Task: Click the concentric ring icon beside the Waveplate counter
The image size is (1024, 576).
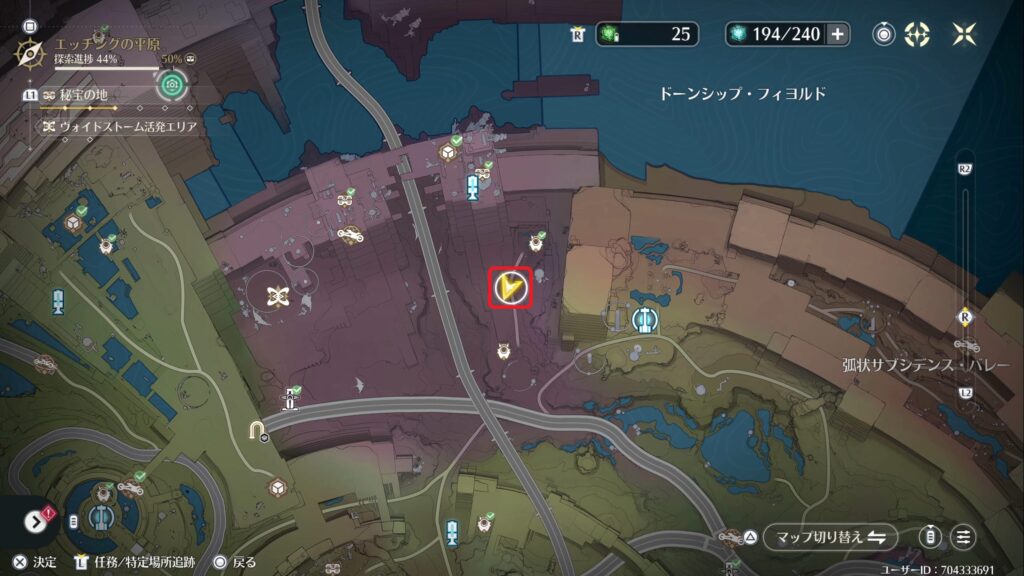Action: pos(883,34)
